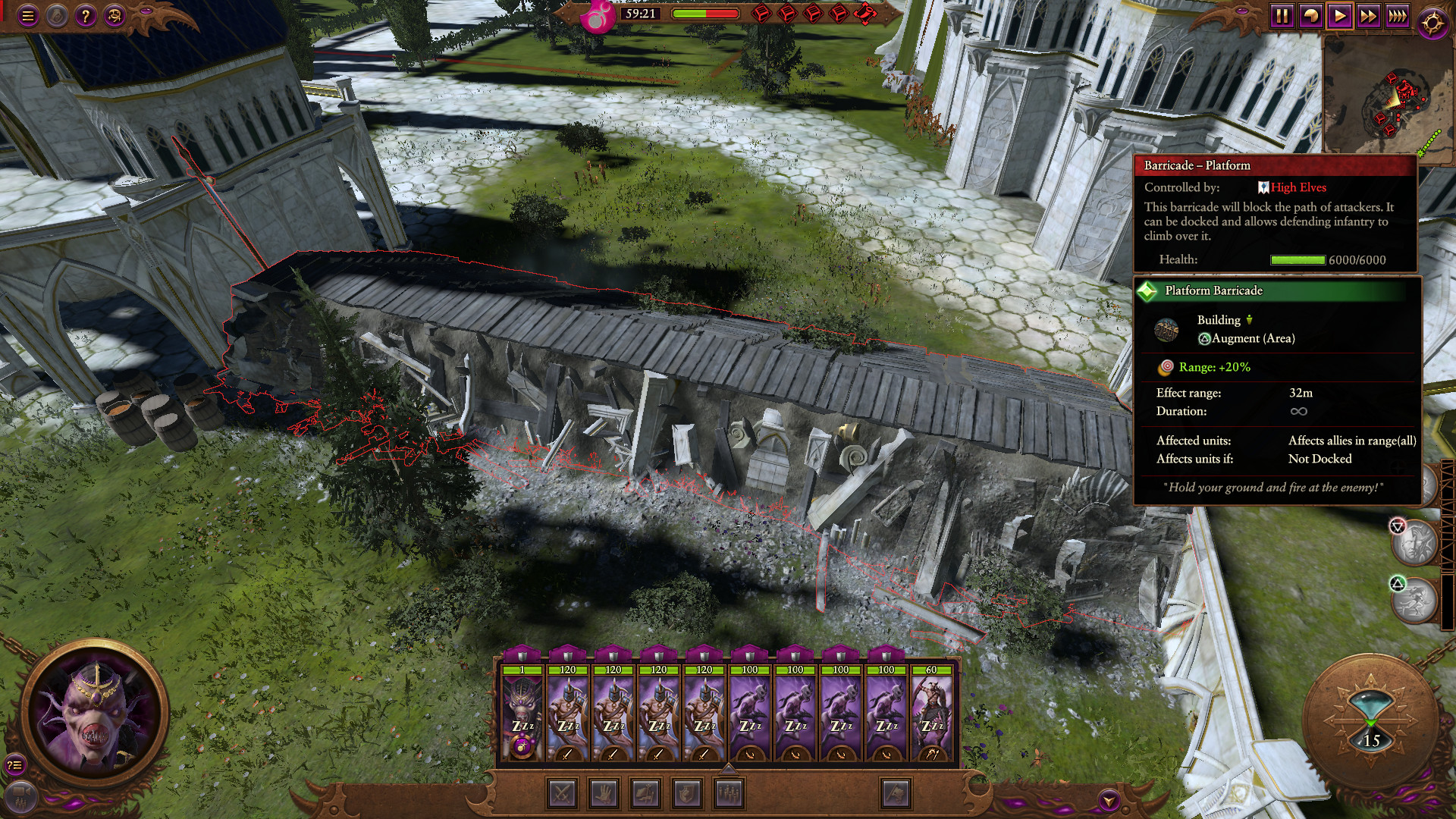1456x819 pixels.
Task: Toggle the ability icon above hourglass counter
Action: pyautogui.click(x=1415, y=599)
